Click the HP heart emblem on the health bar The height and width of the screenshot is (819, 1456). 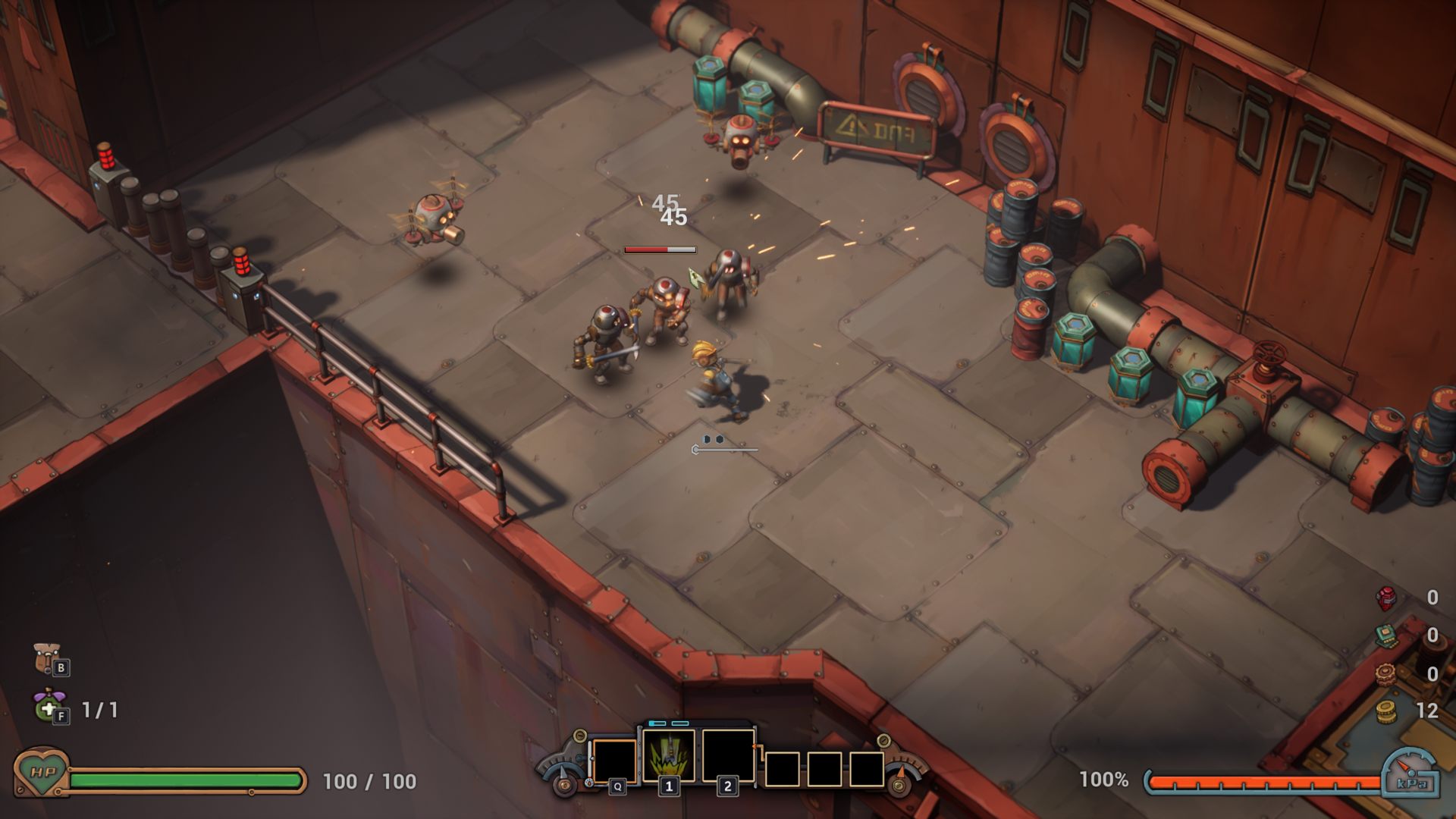point(42,775)
